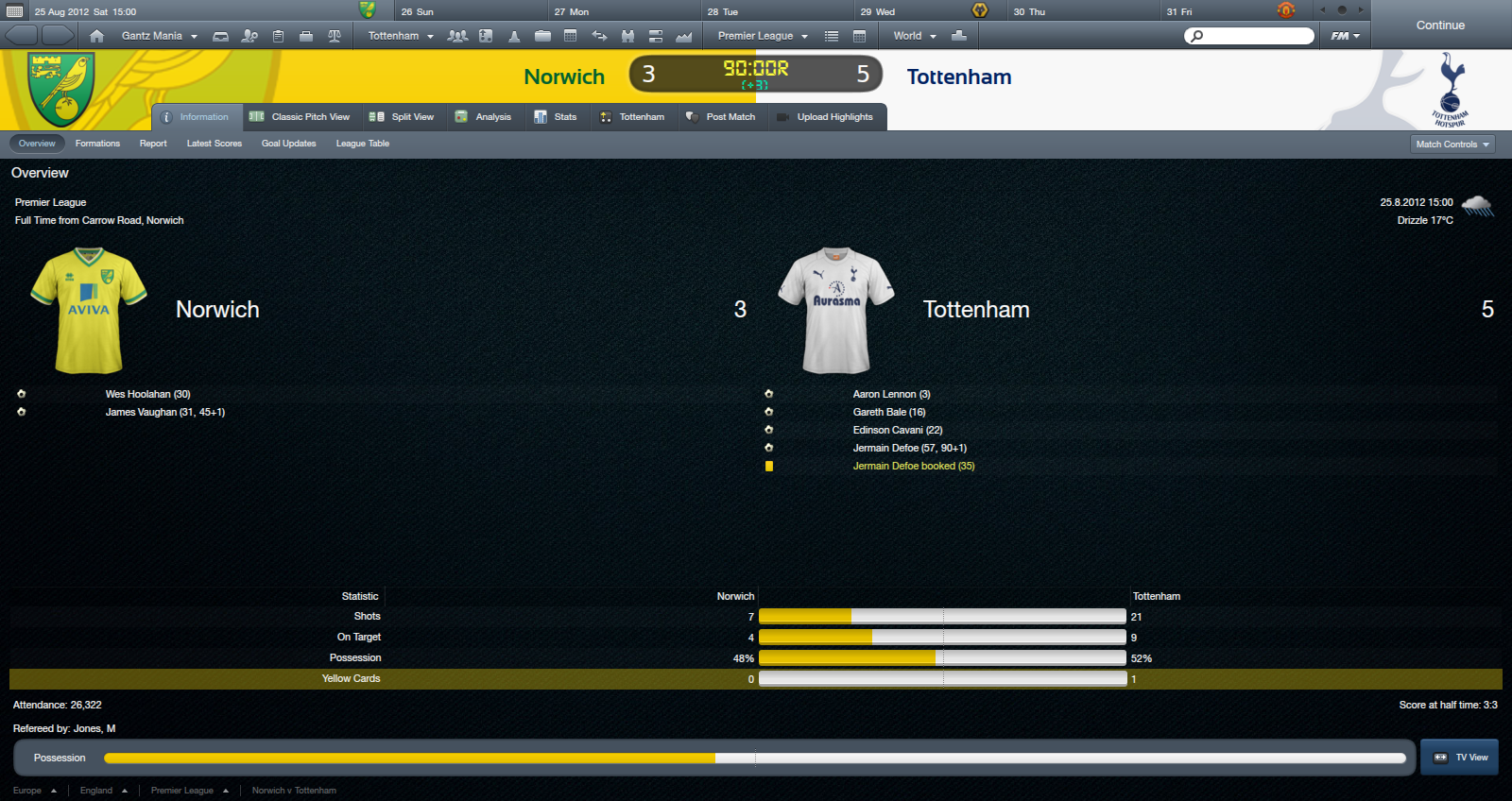
Task: View the League Table sub-tab
Action: click(x=362, y=144)
